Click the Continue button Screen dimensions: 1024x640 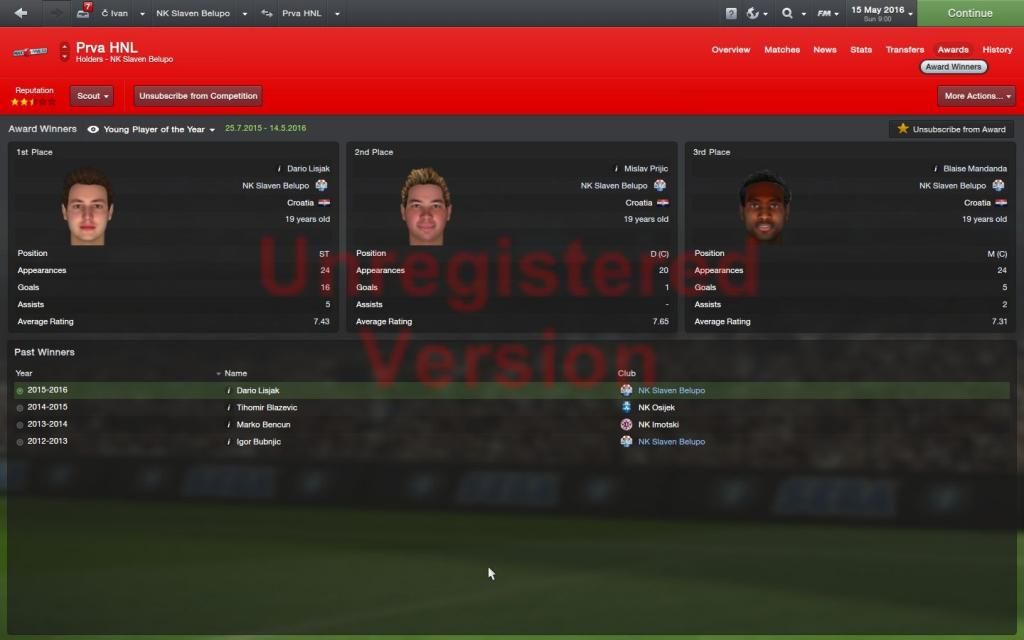click(969, 13)
